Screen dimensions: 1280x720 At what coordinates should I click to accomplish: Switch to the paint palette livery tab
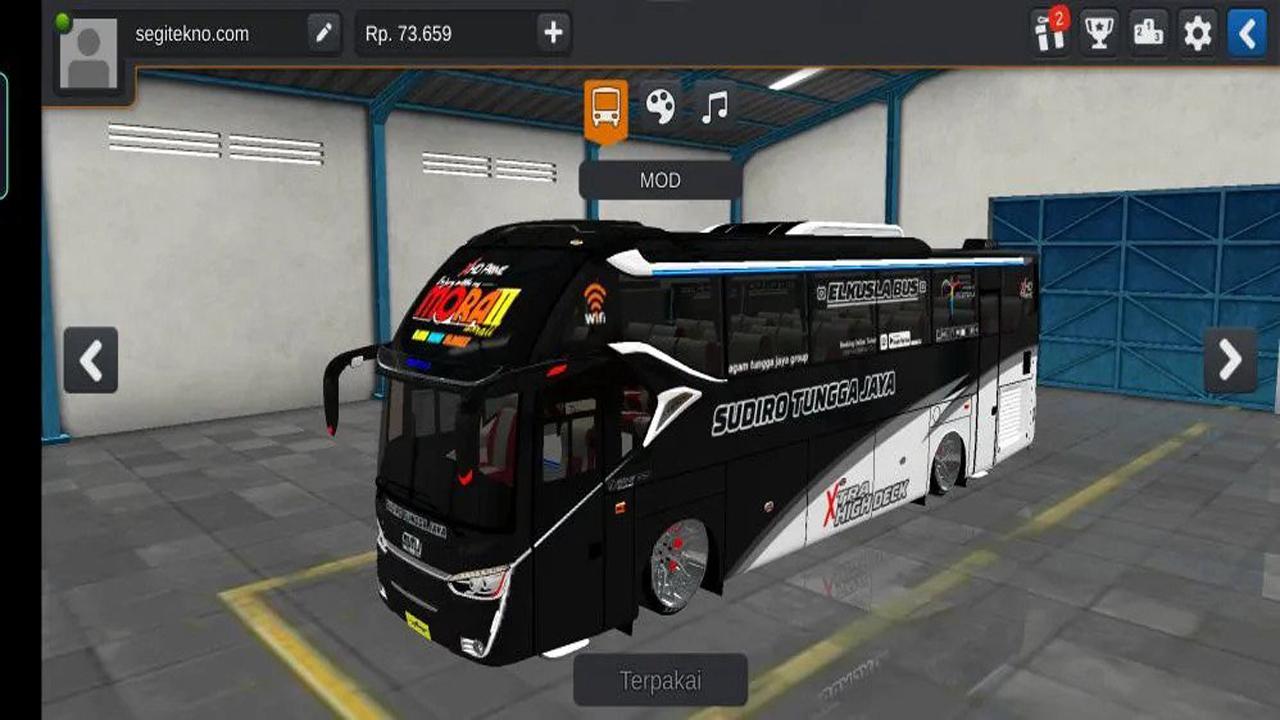click(x=660, y=105)
